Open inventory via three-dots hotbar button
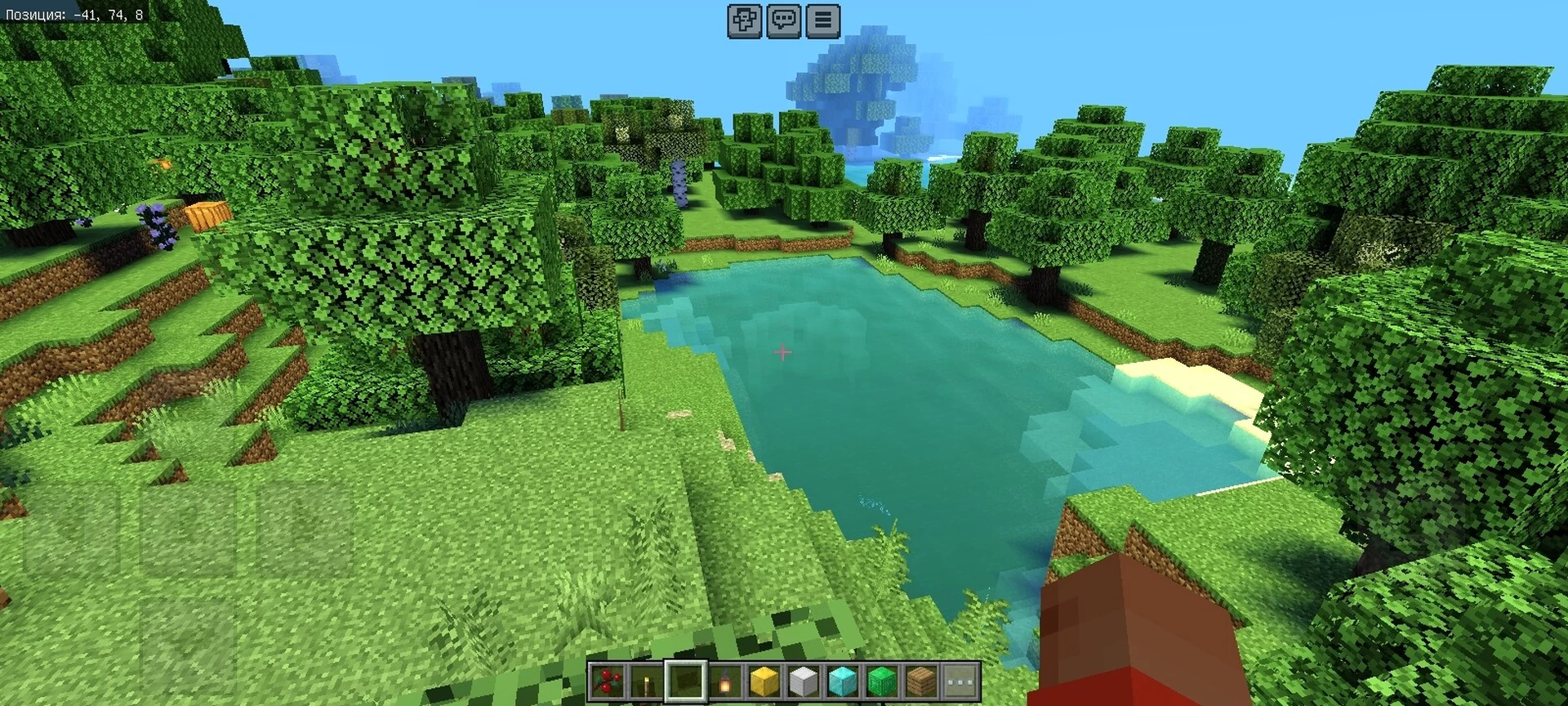The width and height of the screenshot is (1568, 706). coord(960,681)
